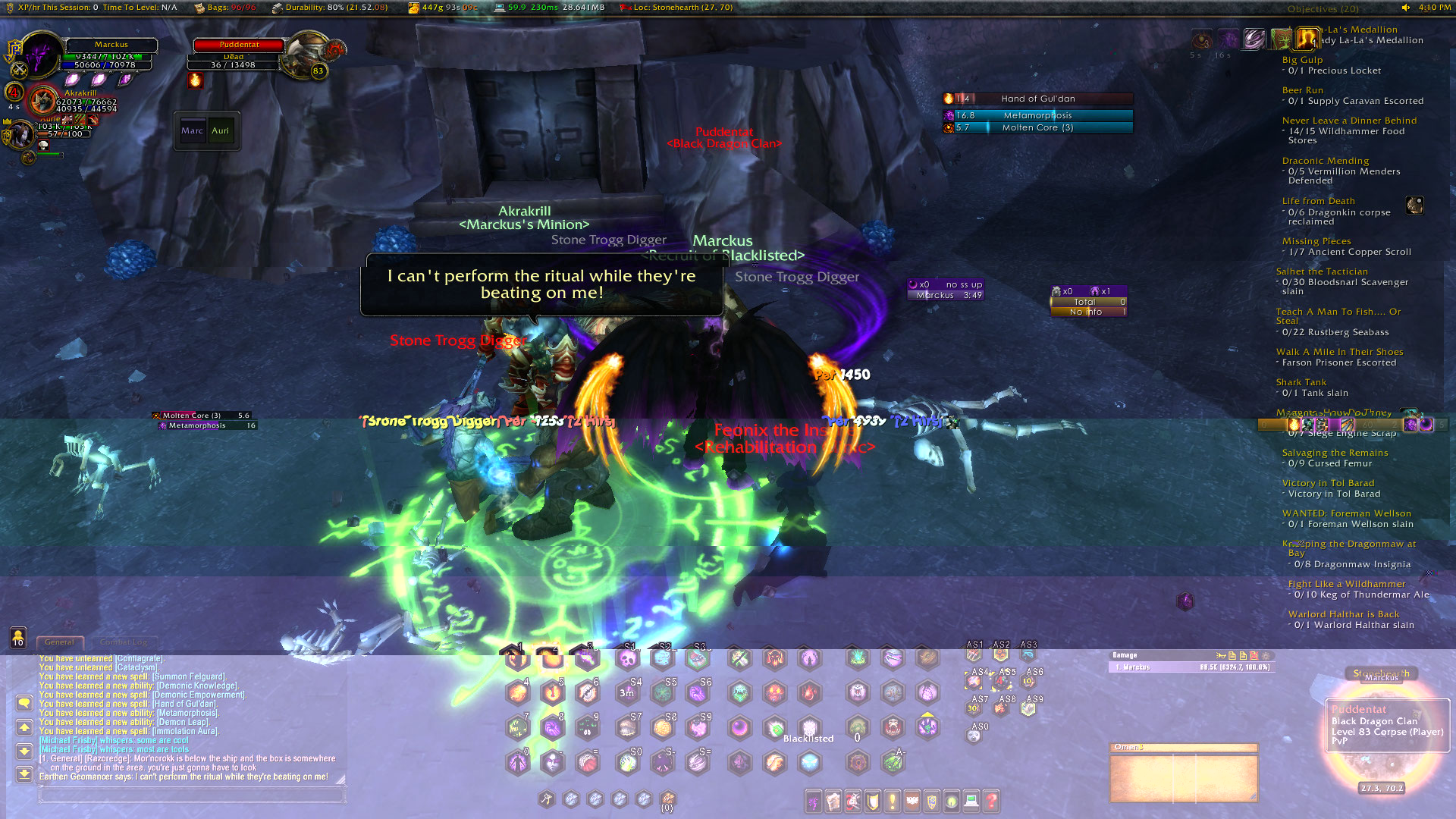Image resolution: width=1456 pixels, height=819 pixels.
Task: Click the Big Gulp quest objective
Action: point(1302,60)
